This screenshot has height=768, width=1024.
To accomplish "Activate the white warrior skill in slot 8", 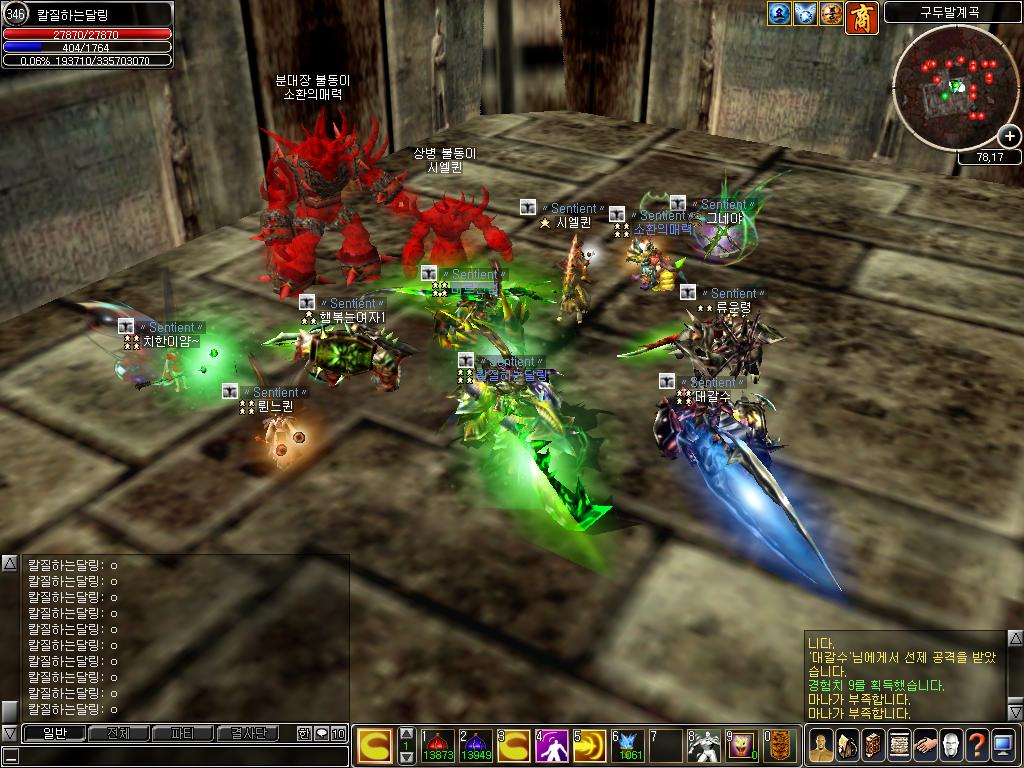I will point(704,746).
